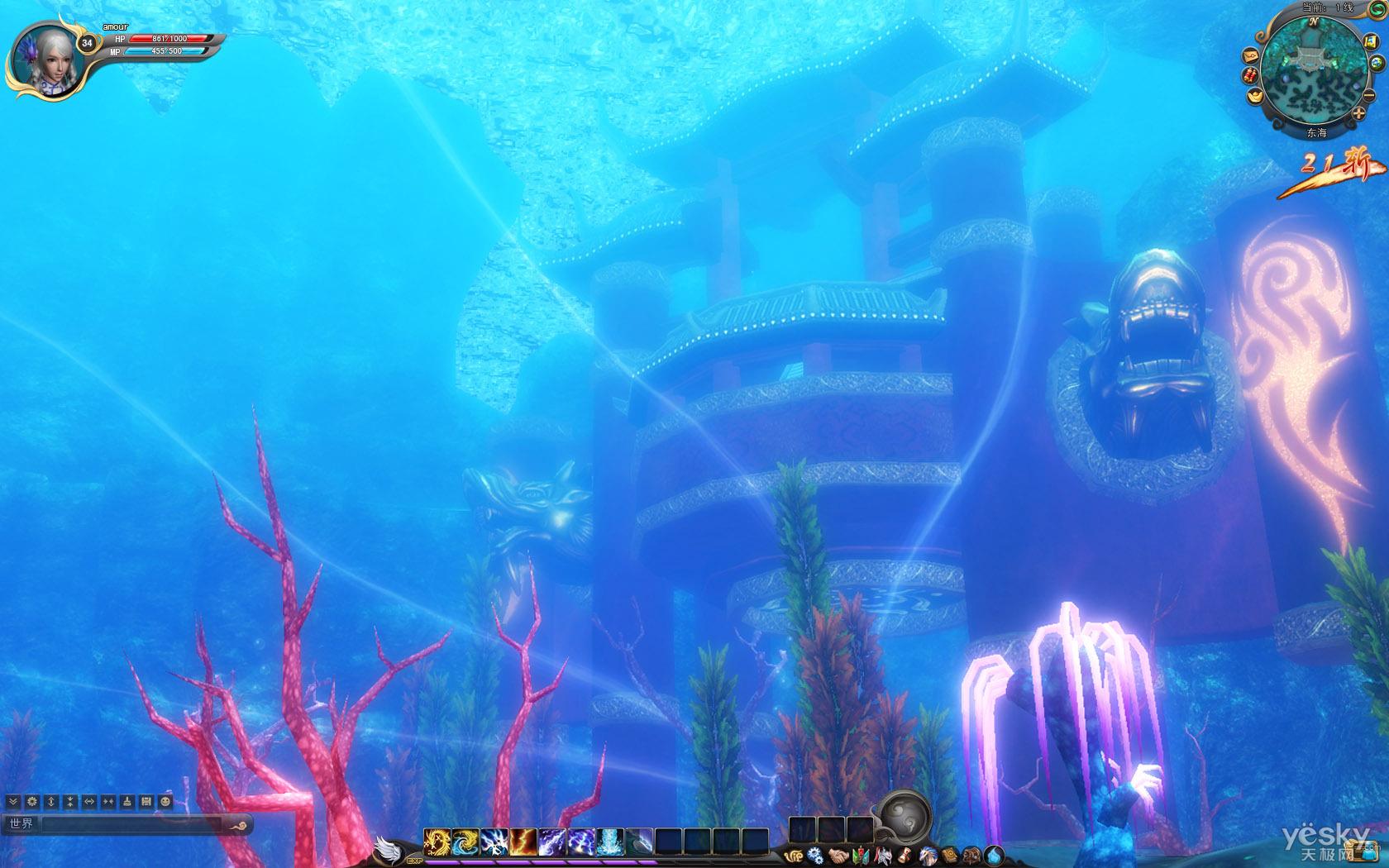Clear chat with the broom icon
Viewport: 1389px width, 868px height.
(x=127, y=802)
